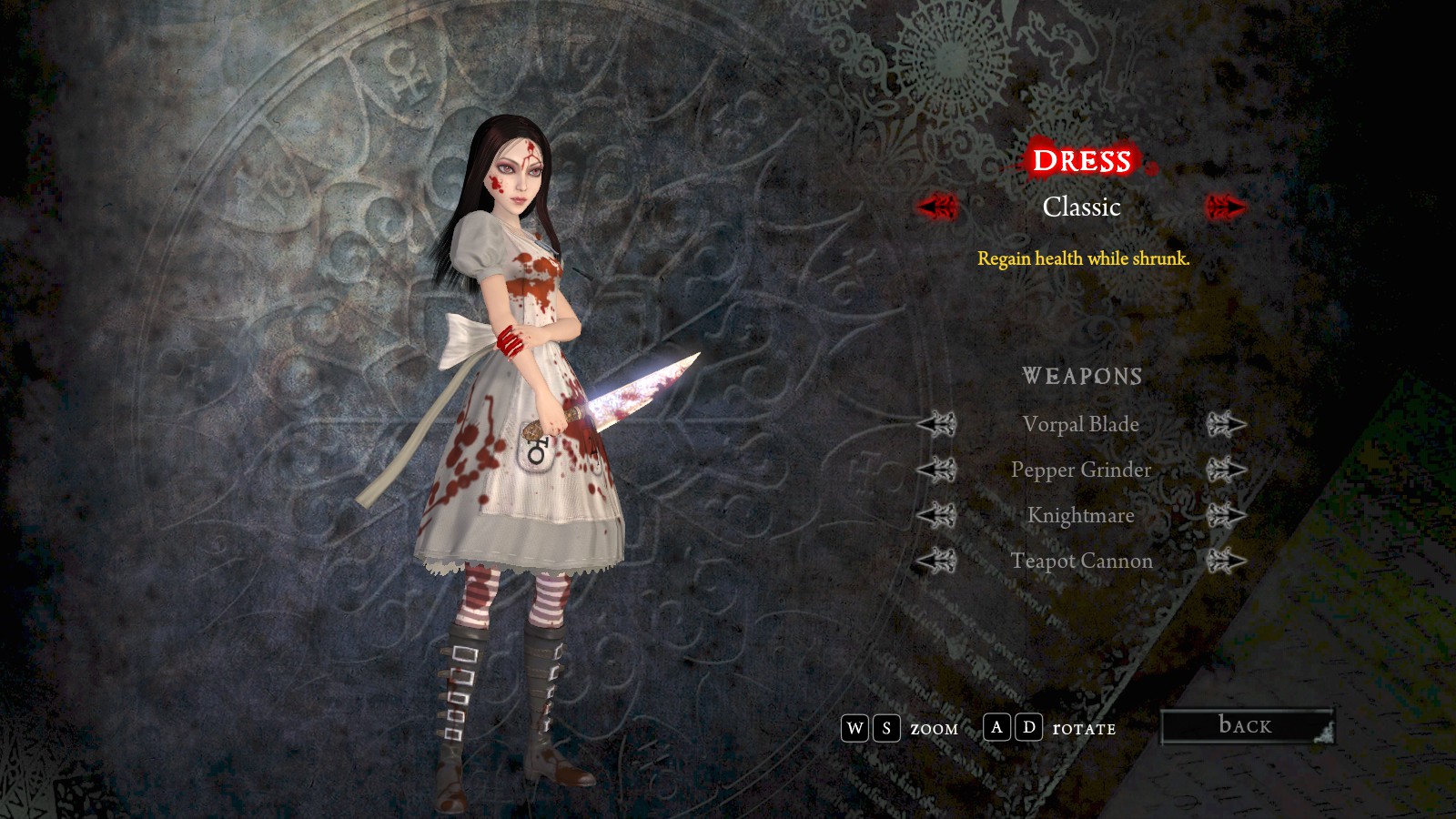Highlight the Knightmare weapon entry
Viewport: 1456px width, 819px height.
pos(1080,515)
